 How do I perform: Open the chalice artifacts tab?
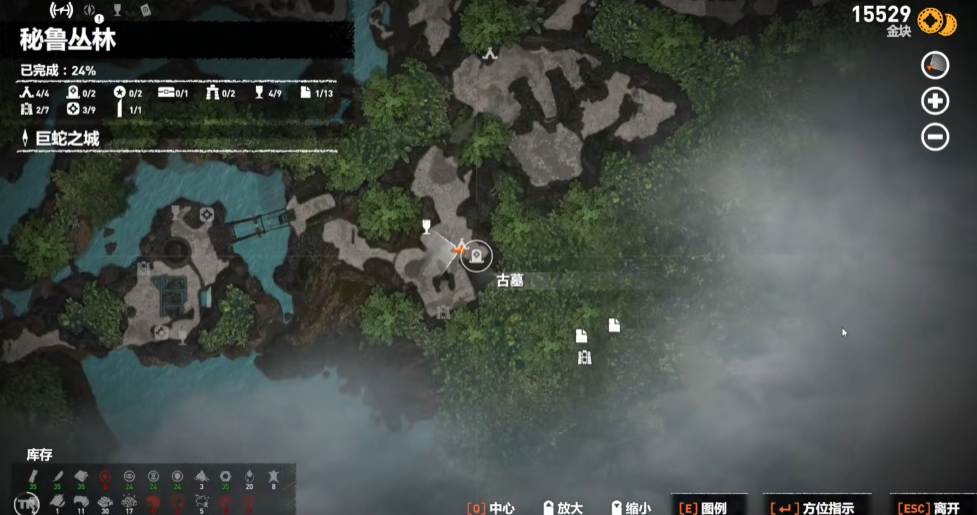coord(117,12)
